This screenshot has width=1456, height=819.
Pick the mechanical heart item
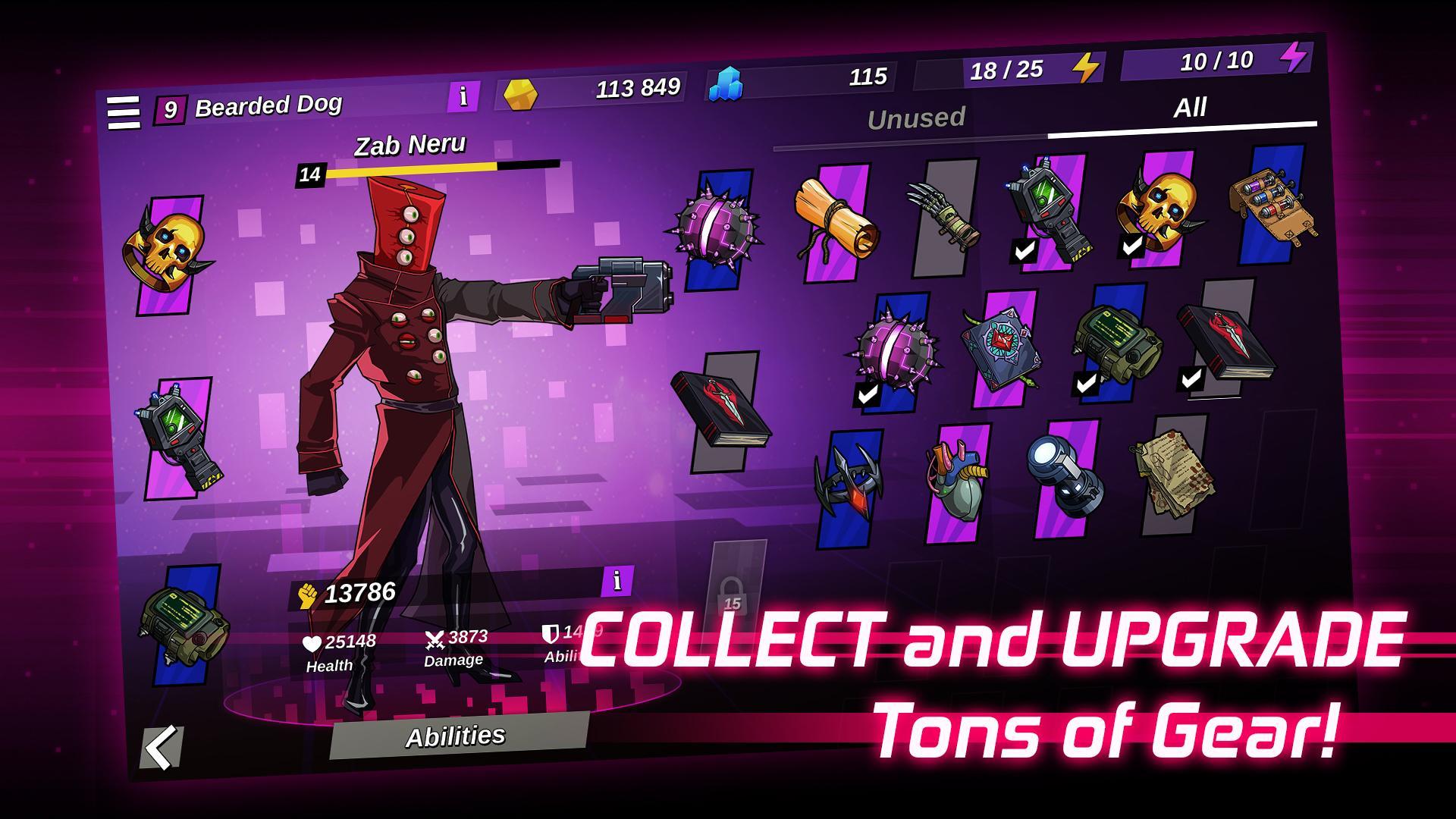[956, 482]
